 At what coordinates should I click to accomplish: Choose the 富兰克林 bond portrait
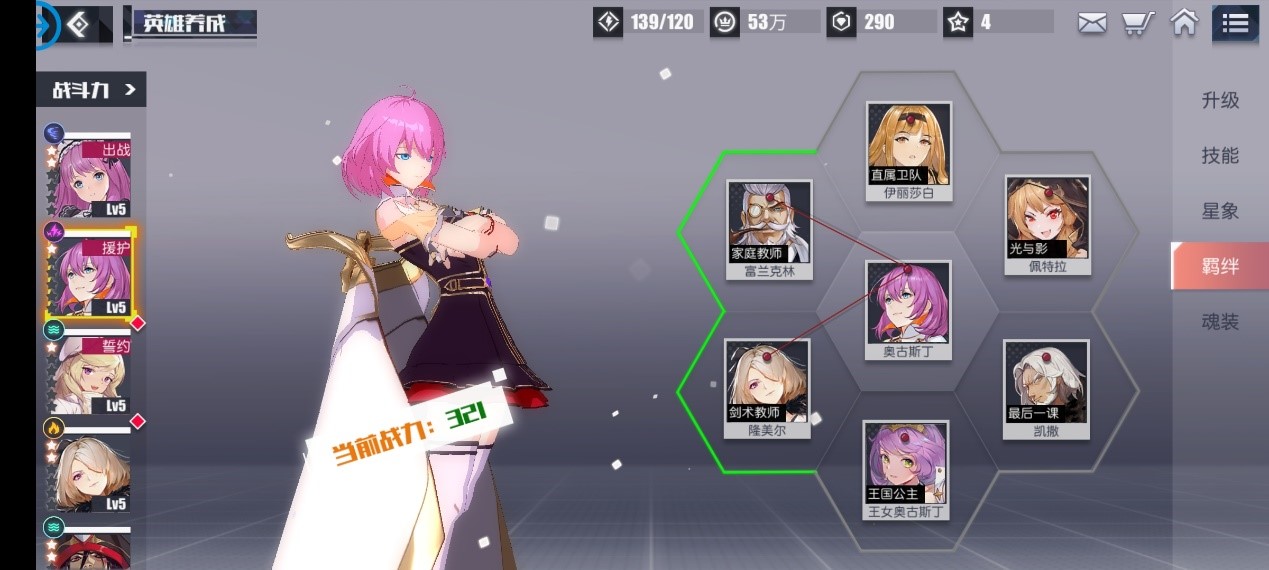click(x=769, y=222)
